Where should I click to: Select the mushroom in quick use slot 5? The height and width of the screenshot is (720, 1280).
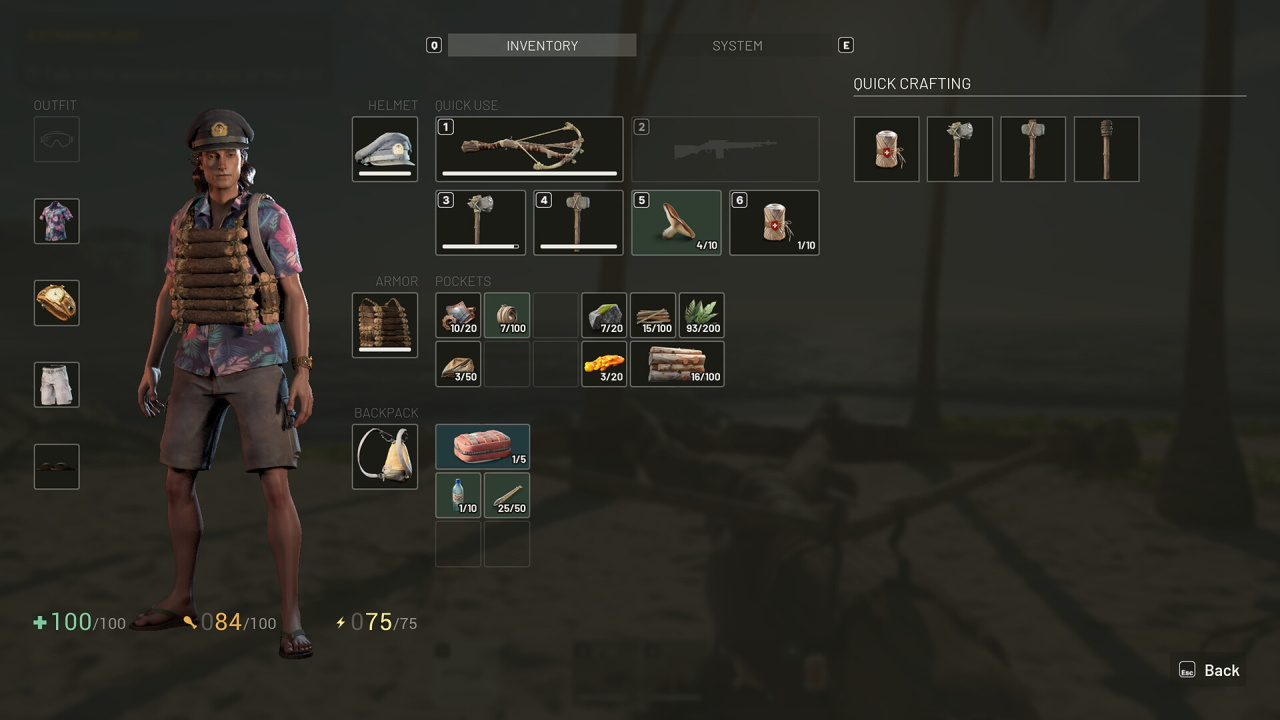pos(675,223)
